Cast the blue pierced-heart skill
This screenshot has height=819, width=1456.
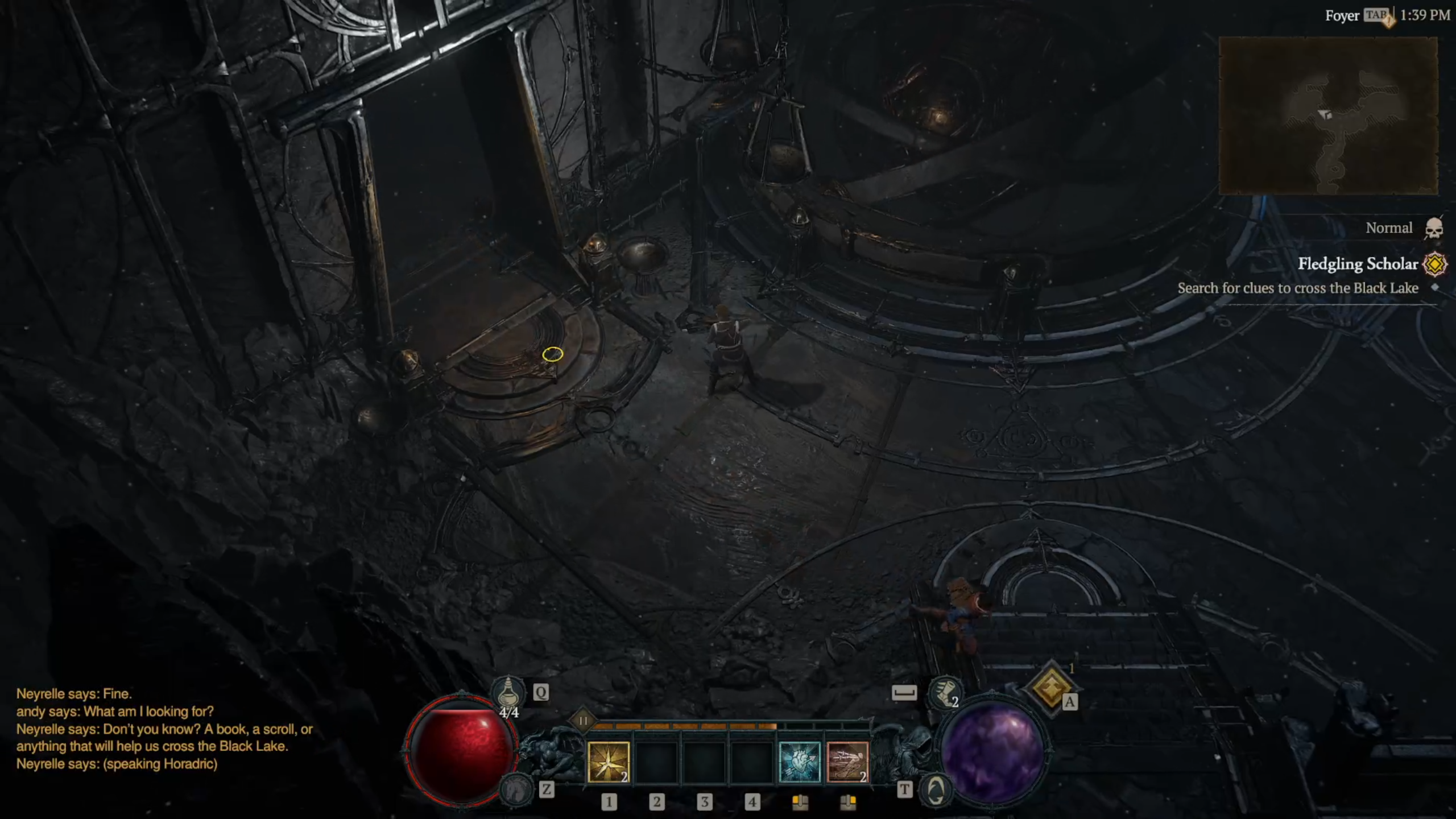coord(799,762)
